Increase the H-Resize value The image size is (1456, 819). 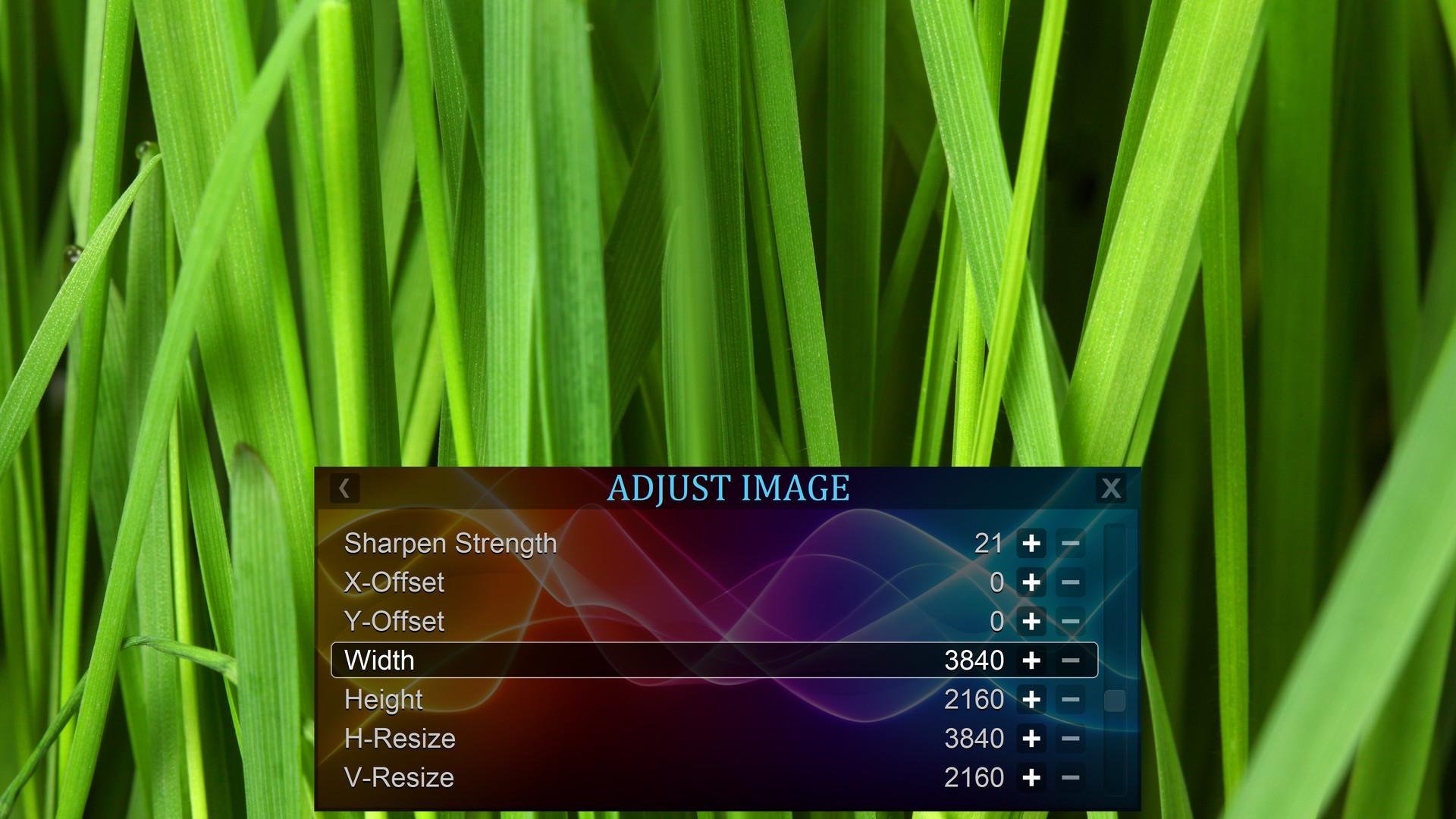click(1033, 739)
